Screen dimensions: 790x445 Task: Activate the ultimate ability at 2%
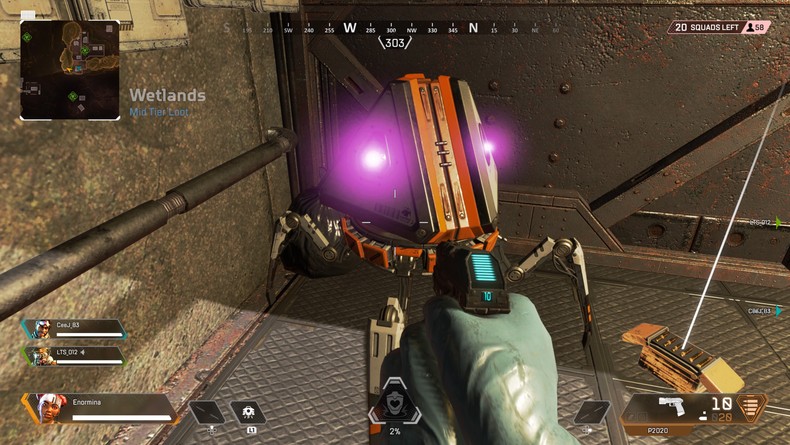click(394, 404)
